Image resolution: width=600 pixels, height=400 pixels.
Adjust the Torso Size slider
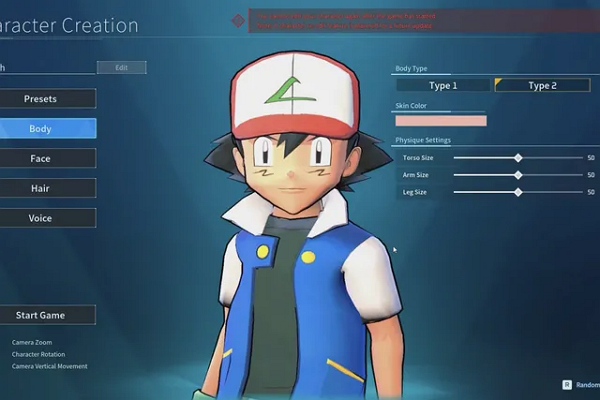(518, 158)
